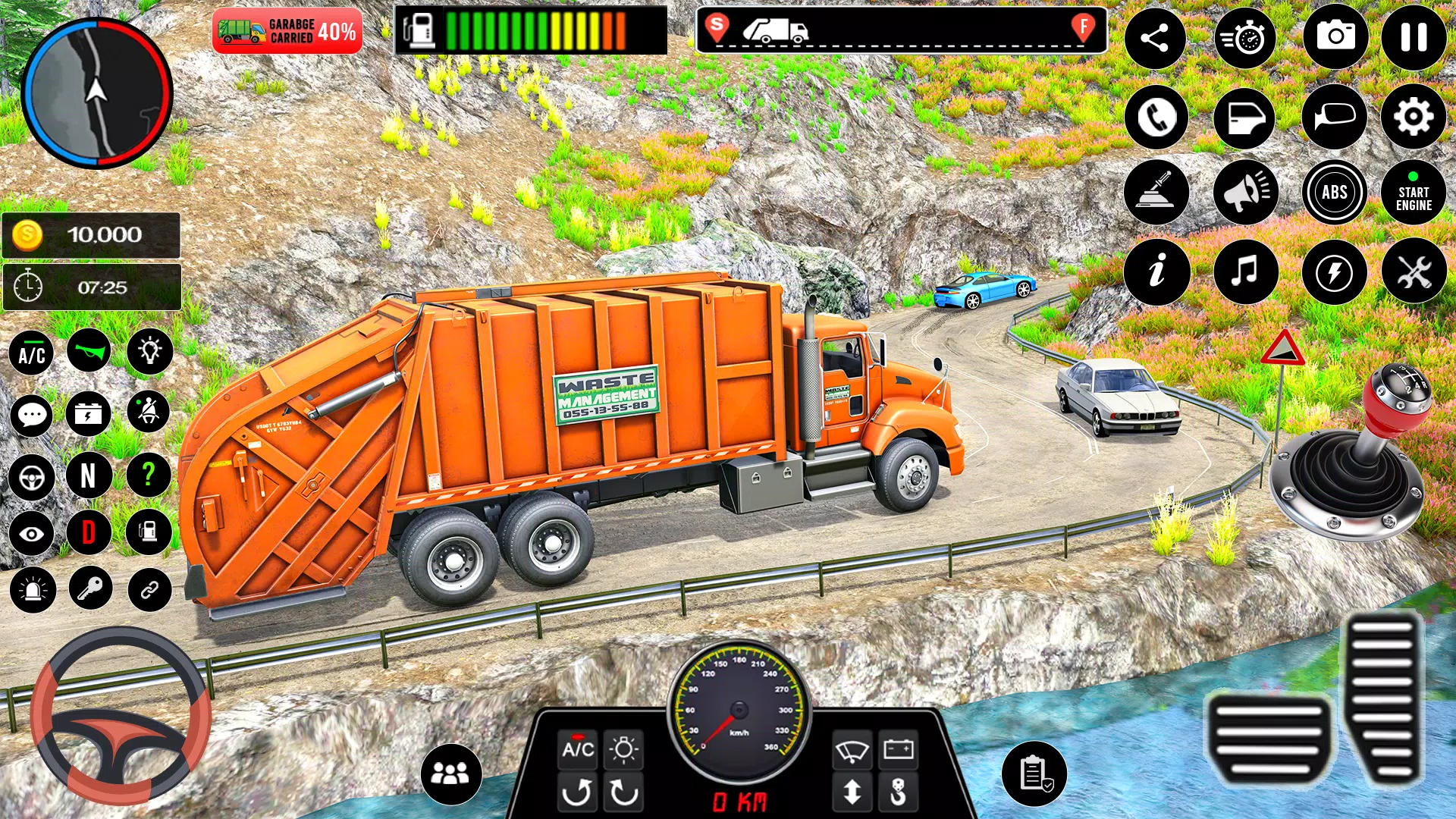Select Drive gear D
The height and width of the screenshot is (819, 1456).
pos(89,532)
